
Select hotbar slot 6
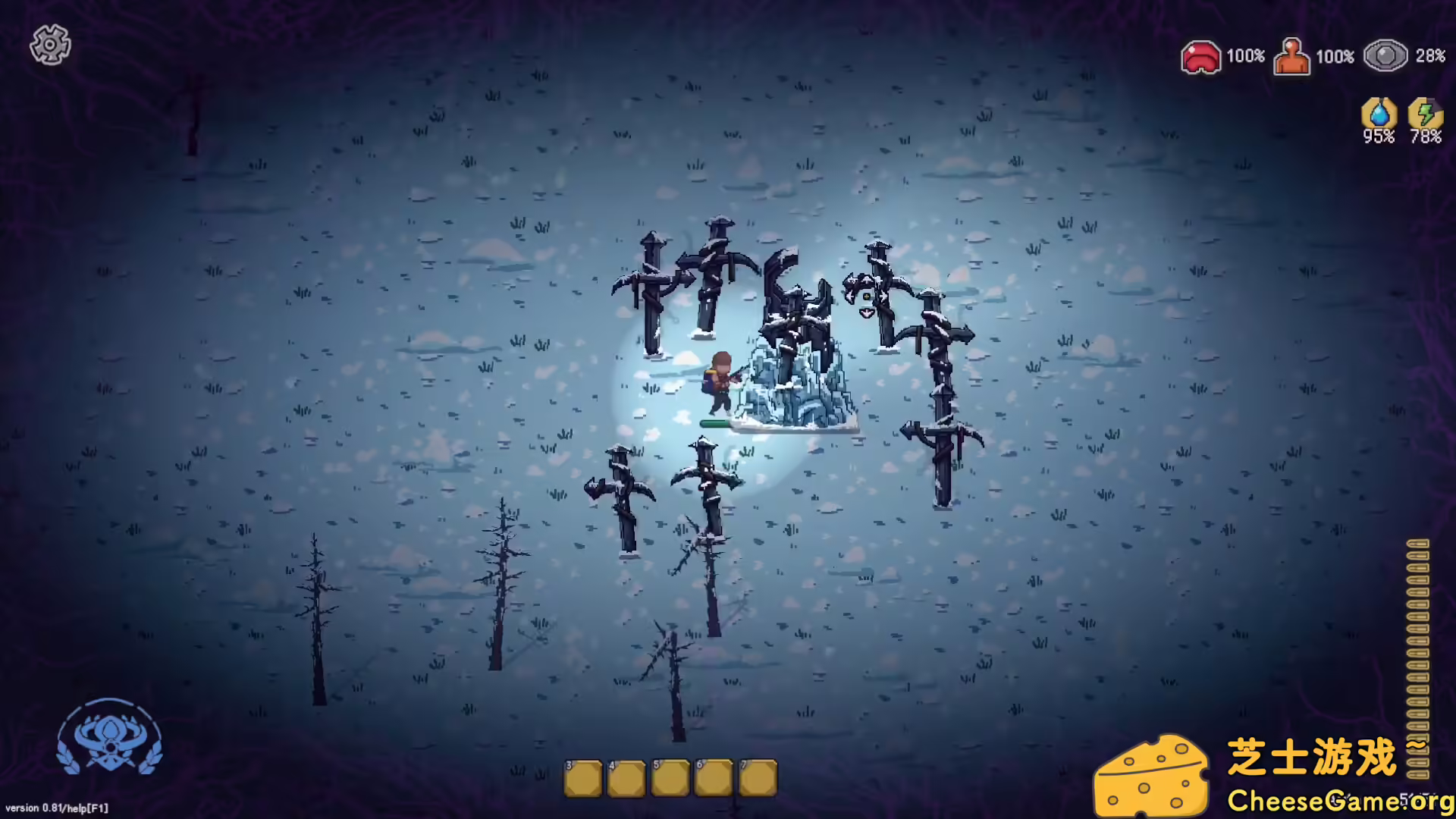click(714, 777)
